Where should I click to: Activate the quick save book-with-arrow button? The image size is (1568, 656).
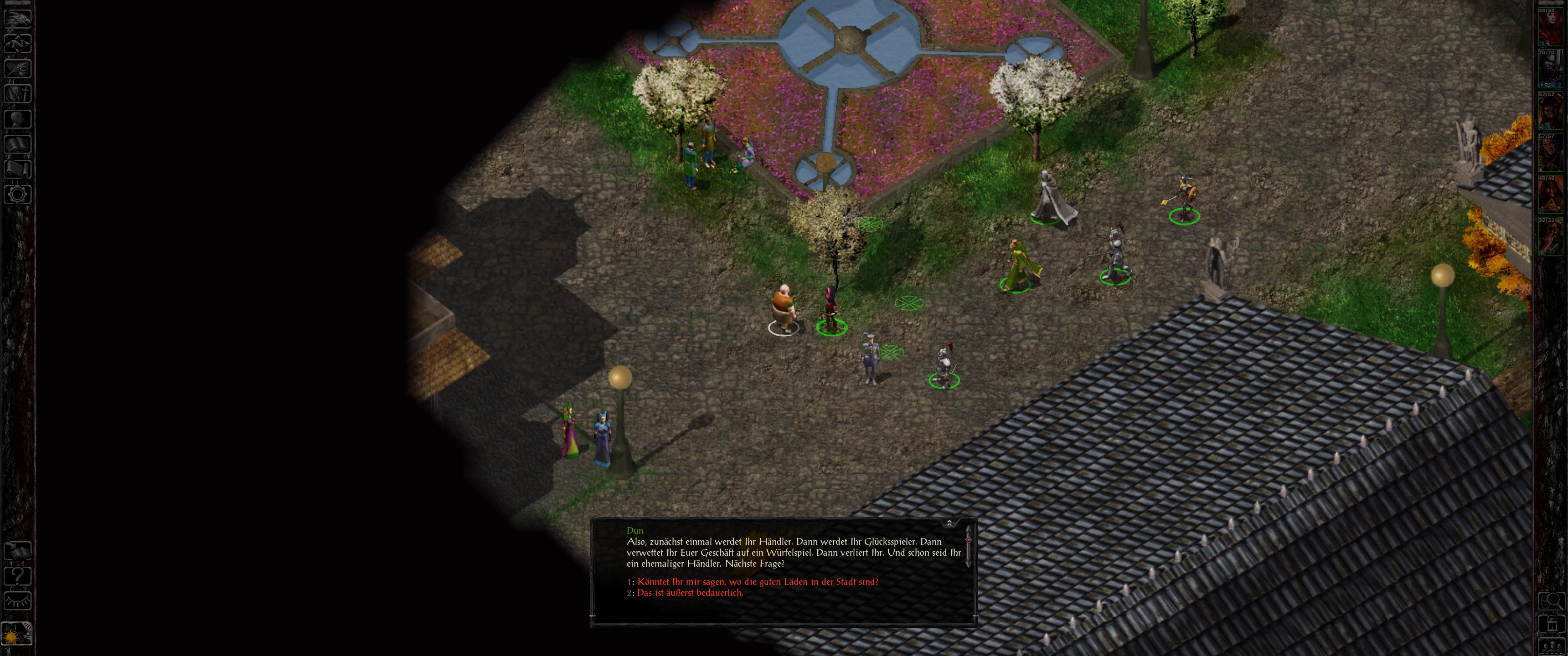click(17, 551)
